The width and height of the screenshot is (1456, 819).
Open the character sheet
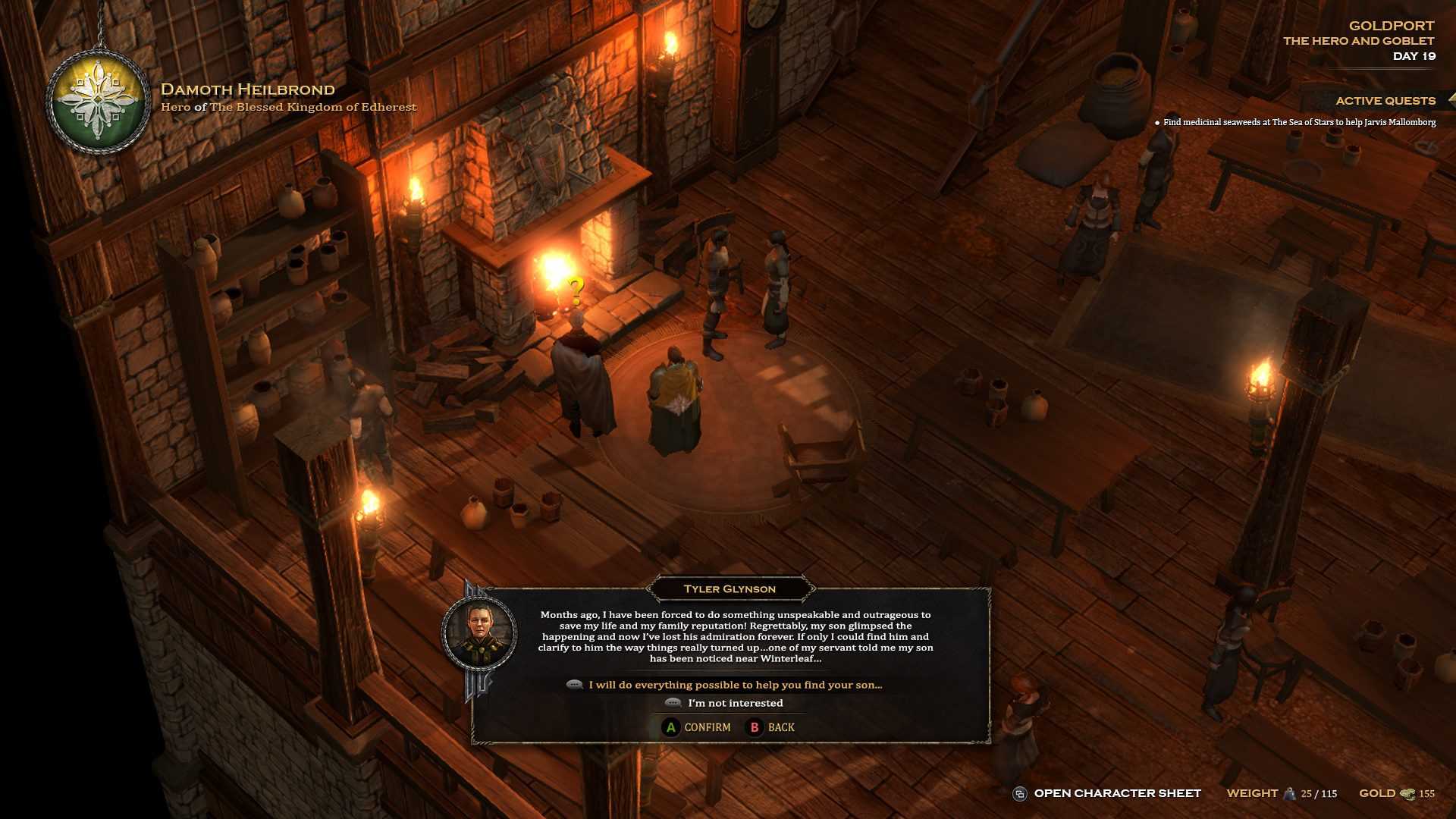click(x=1116, y=793)
